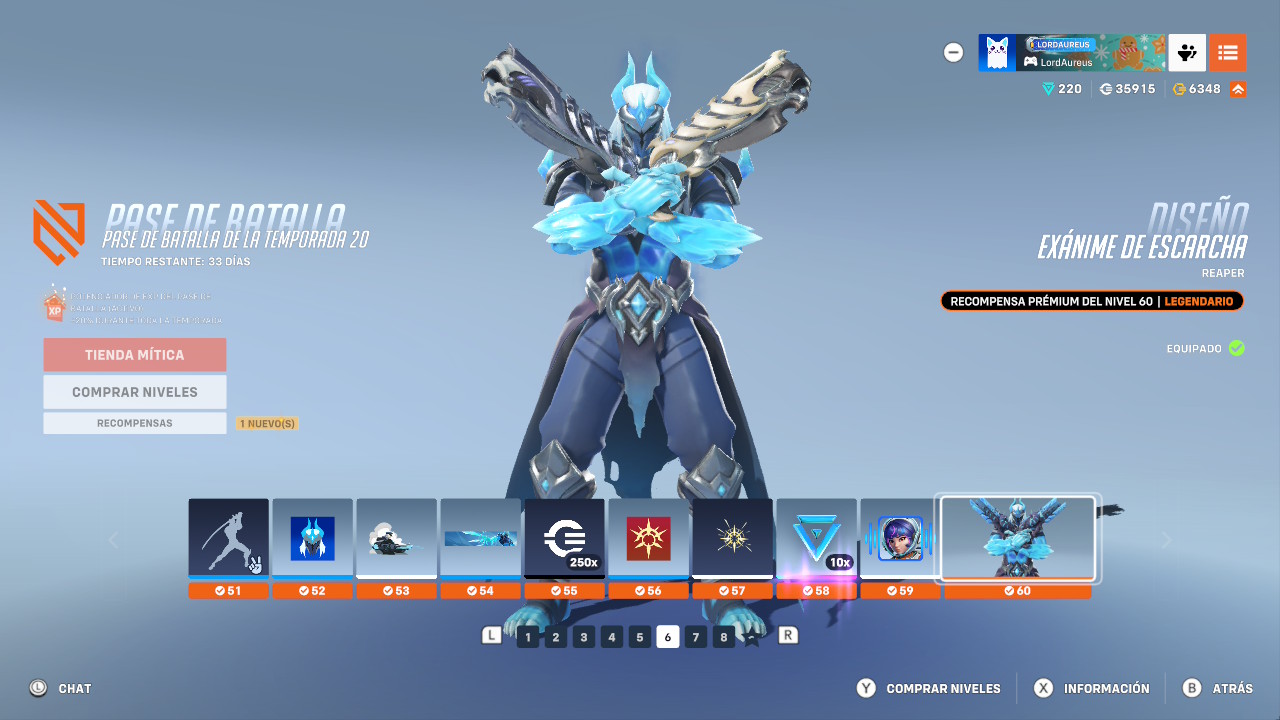Select the level 52 player icon reward

(x=312, y=538)
